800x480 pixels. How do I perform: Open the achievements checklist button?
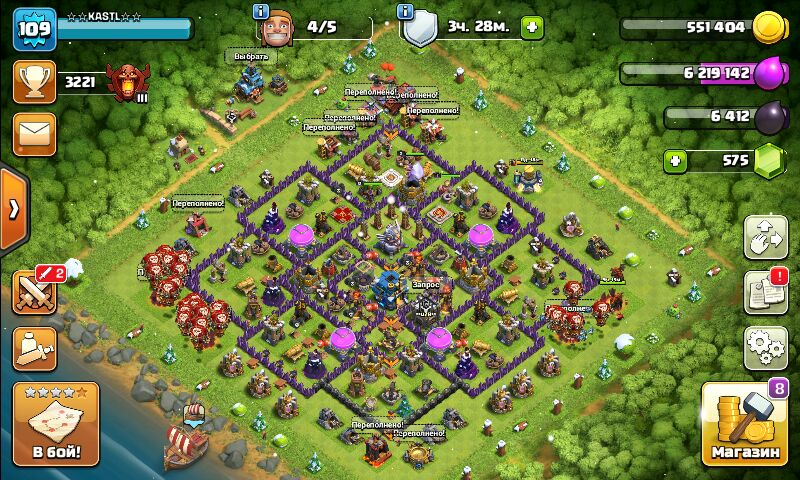[765, 292]
